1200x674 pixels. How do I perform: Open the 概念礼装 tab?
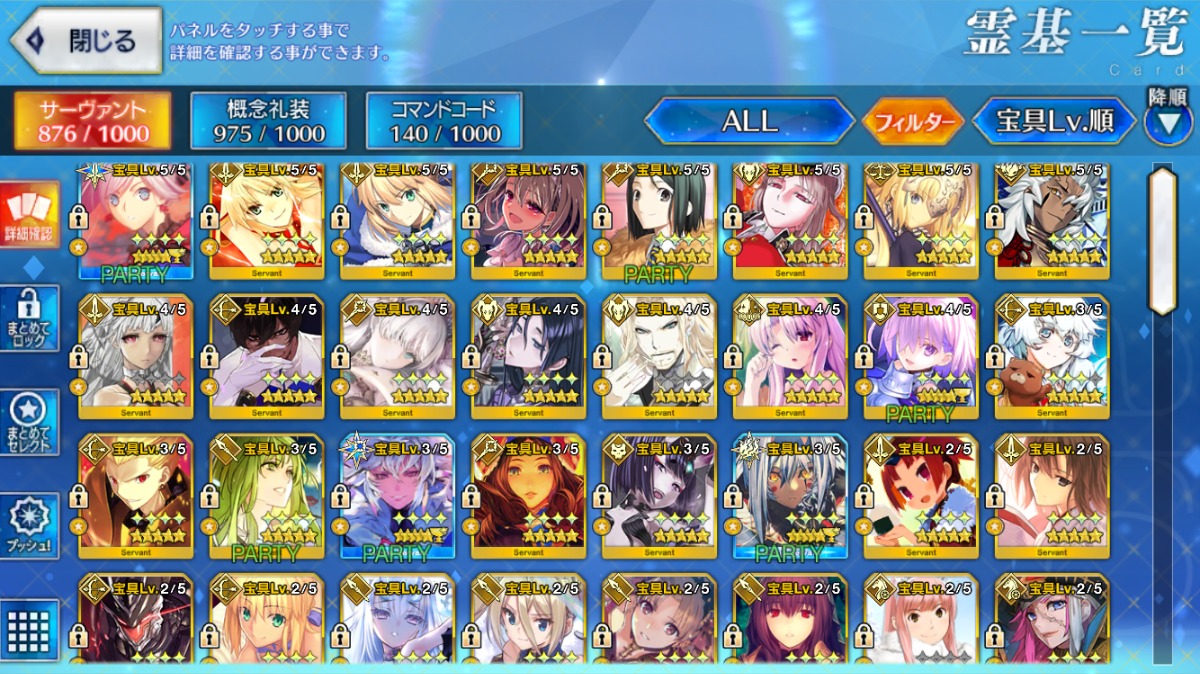[269, 121]
